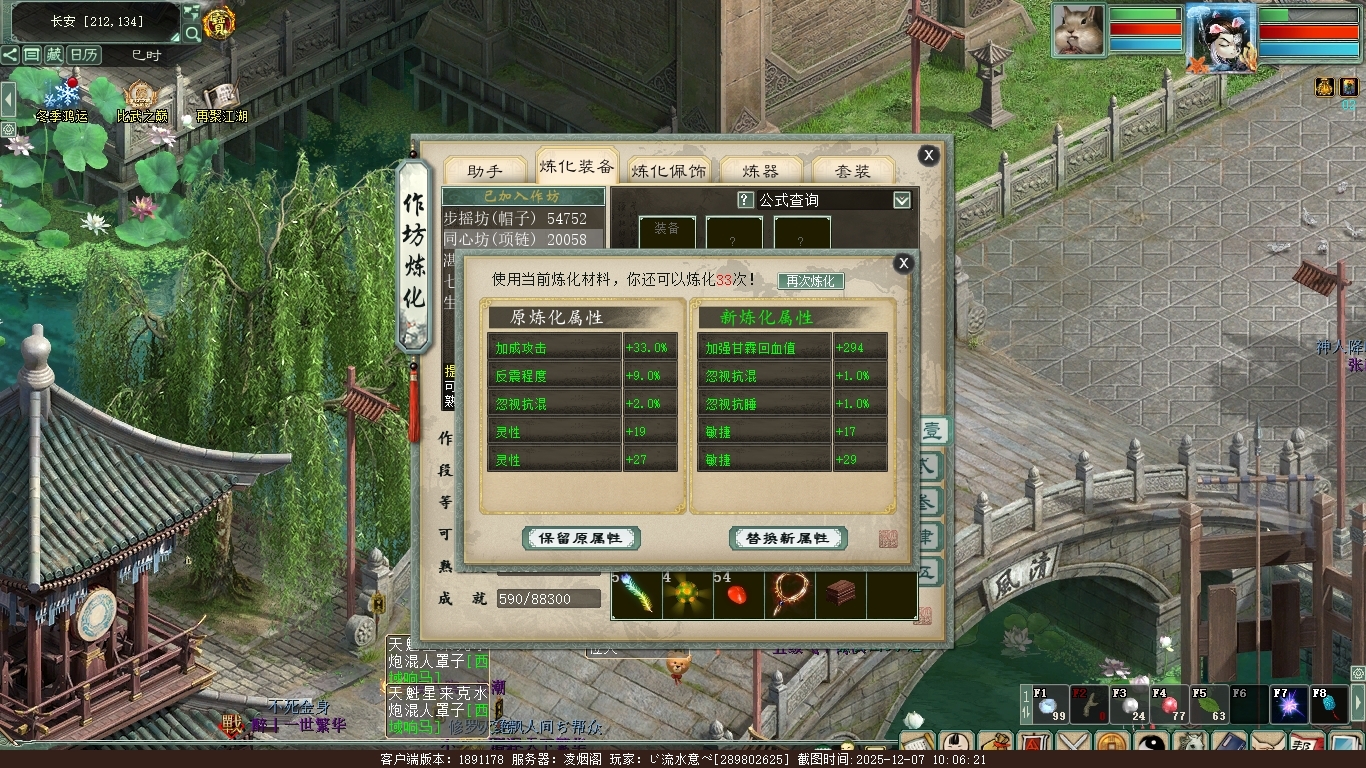This screenshot has width=1366, height=768.
Task: Select the 套装 tab
Action: [x=853, y=171]
